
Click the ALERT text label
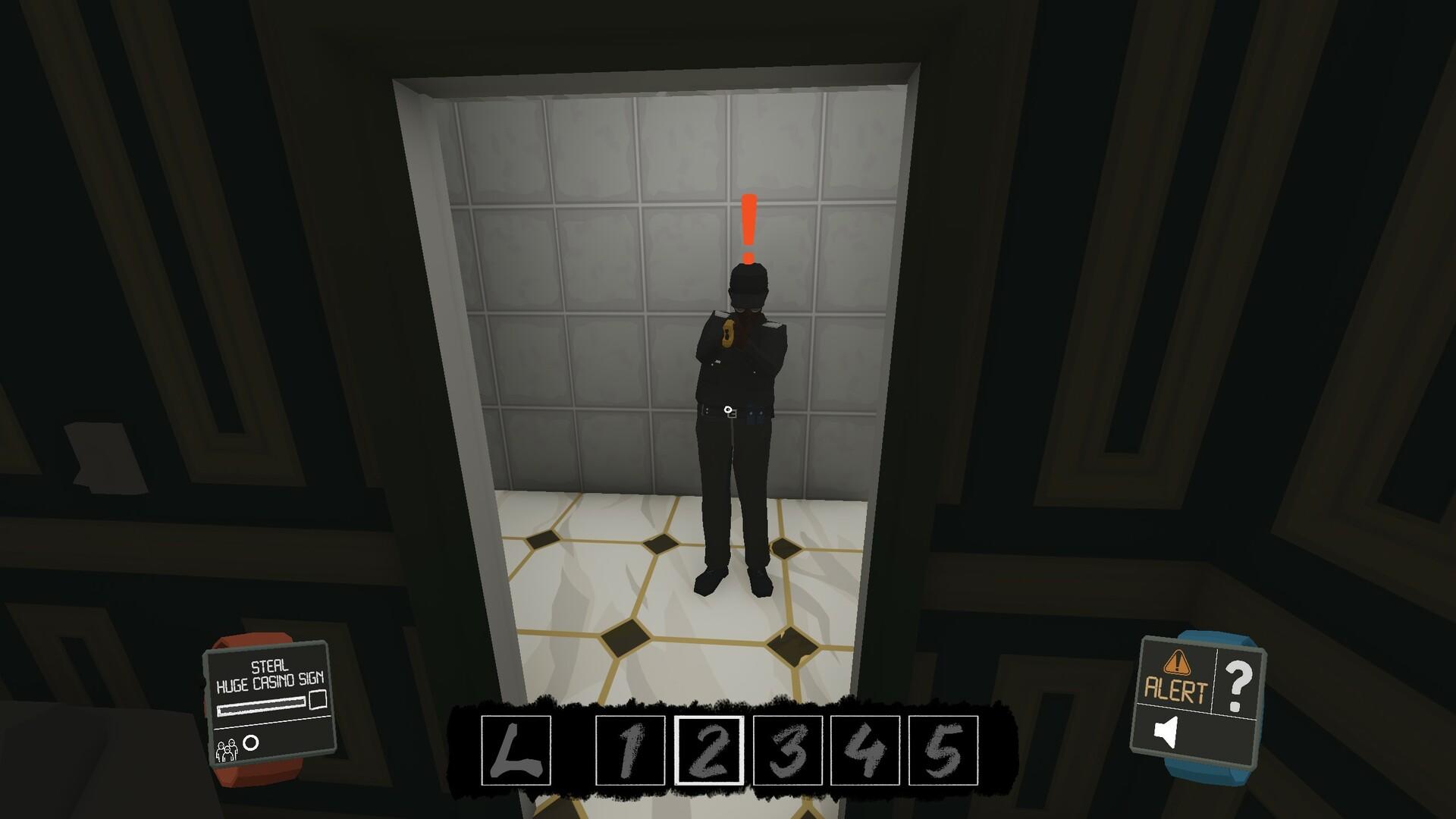point(1176,689)
